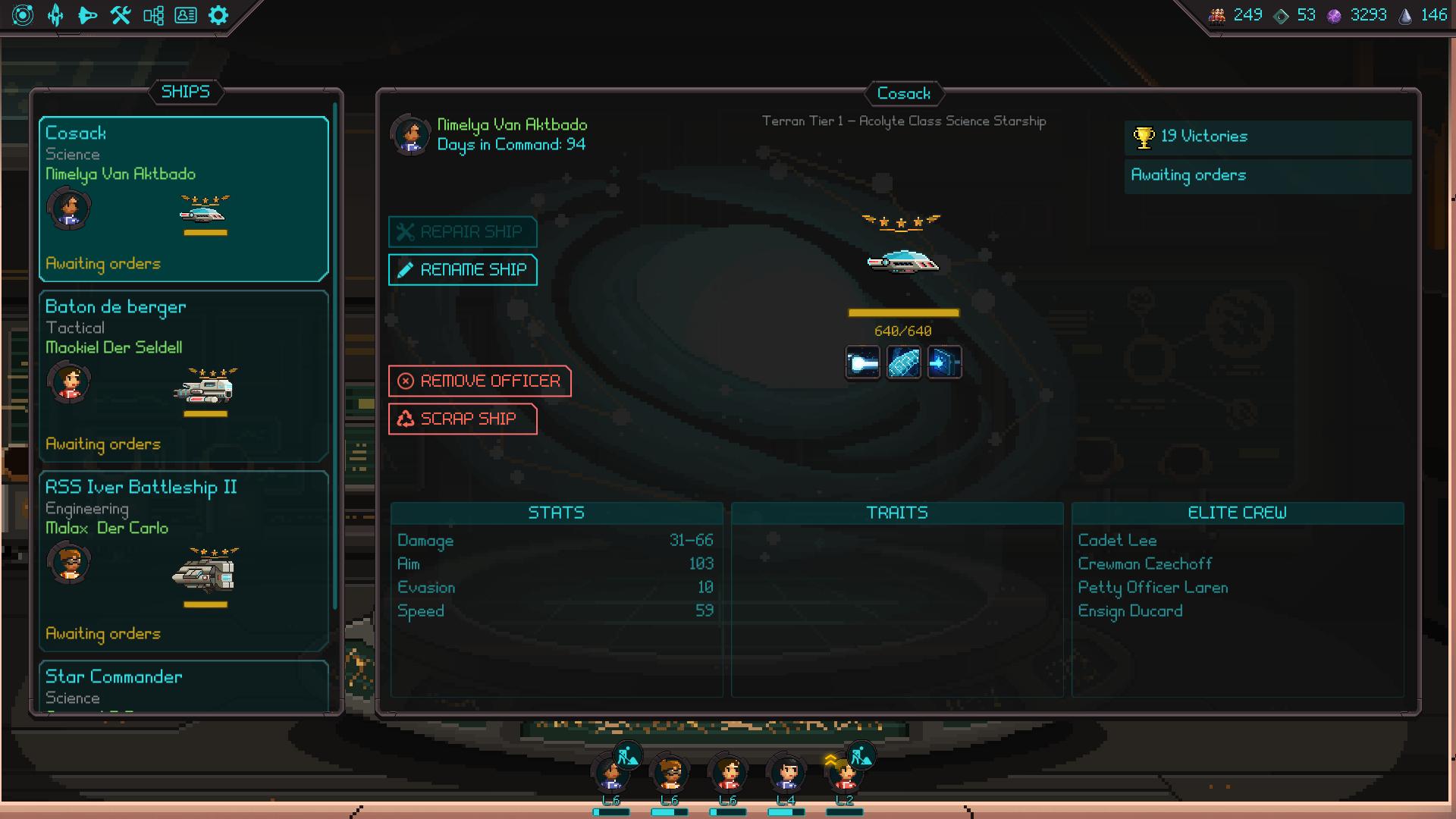Image resolution: width=1456 pixels, height=819 pixels.
Task: Open the tech tree diagram icon
Action: click(153, 15)
